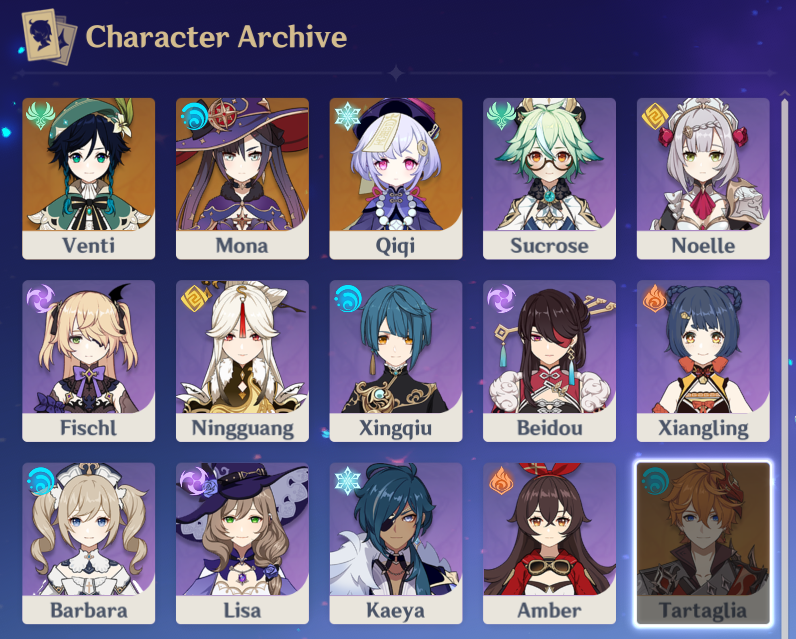Select Xingqiu in the archive
This screenshot has width=796, height=639.
pyautogui.click(x=396, y=360)
